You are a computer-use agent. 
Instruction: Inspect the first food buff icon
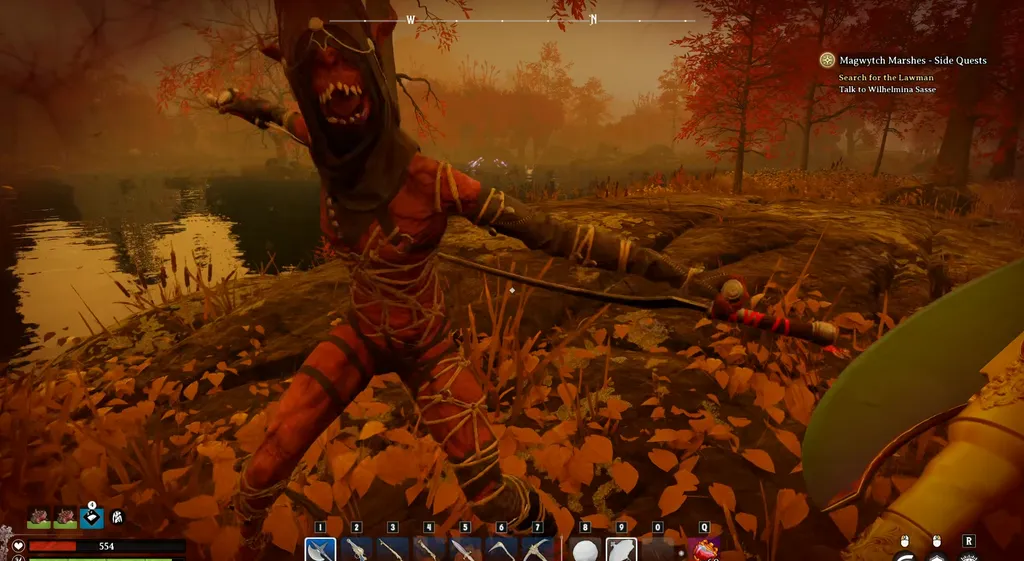coord(39,518)
